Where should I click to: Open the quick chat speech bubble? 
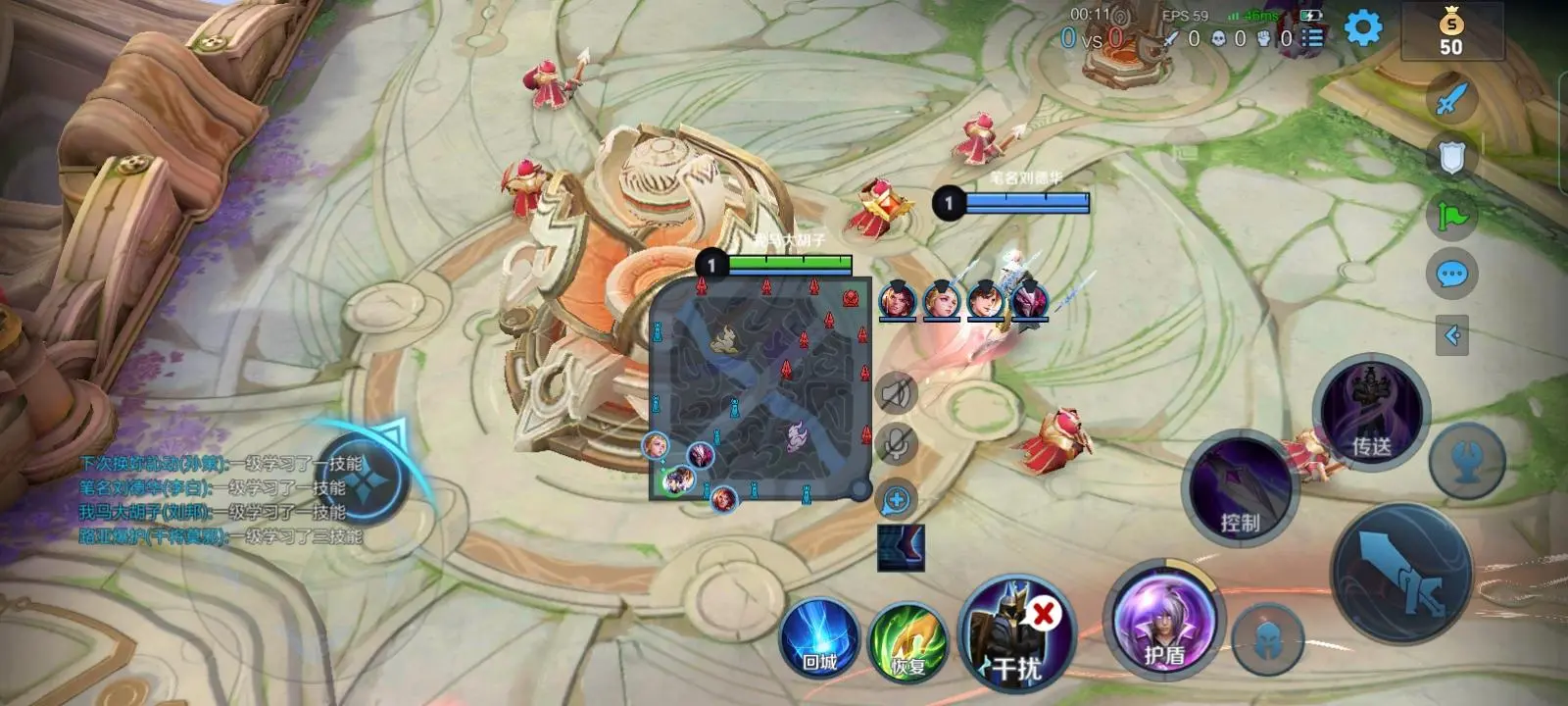[x=1452, y=275]
